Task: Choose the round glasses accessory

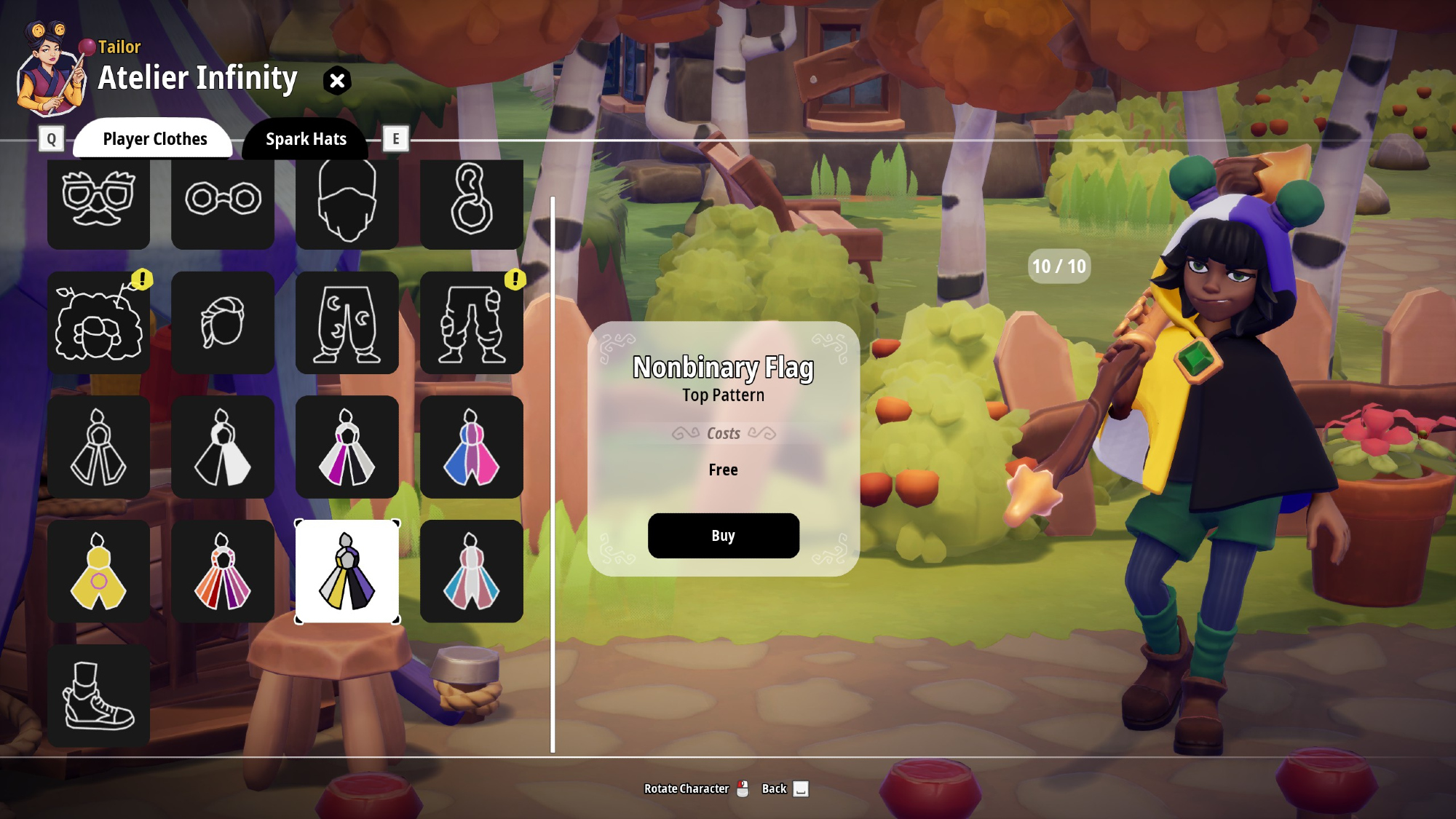Action: [x=223, y=202]
